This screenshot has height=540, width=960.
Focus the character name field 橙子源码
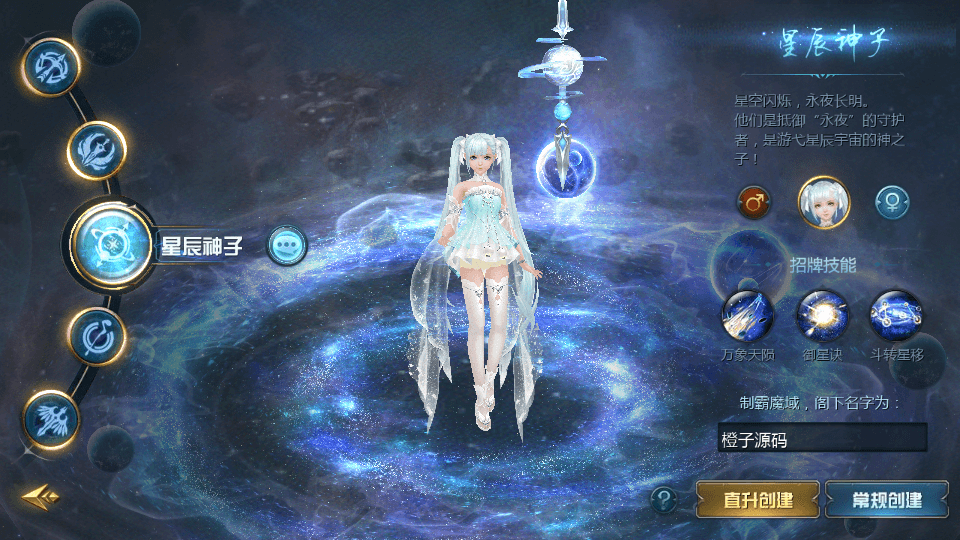[821, 438]
